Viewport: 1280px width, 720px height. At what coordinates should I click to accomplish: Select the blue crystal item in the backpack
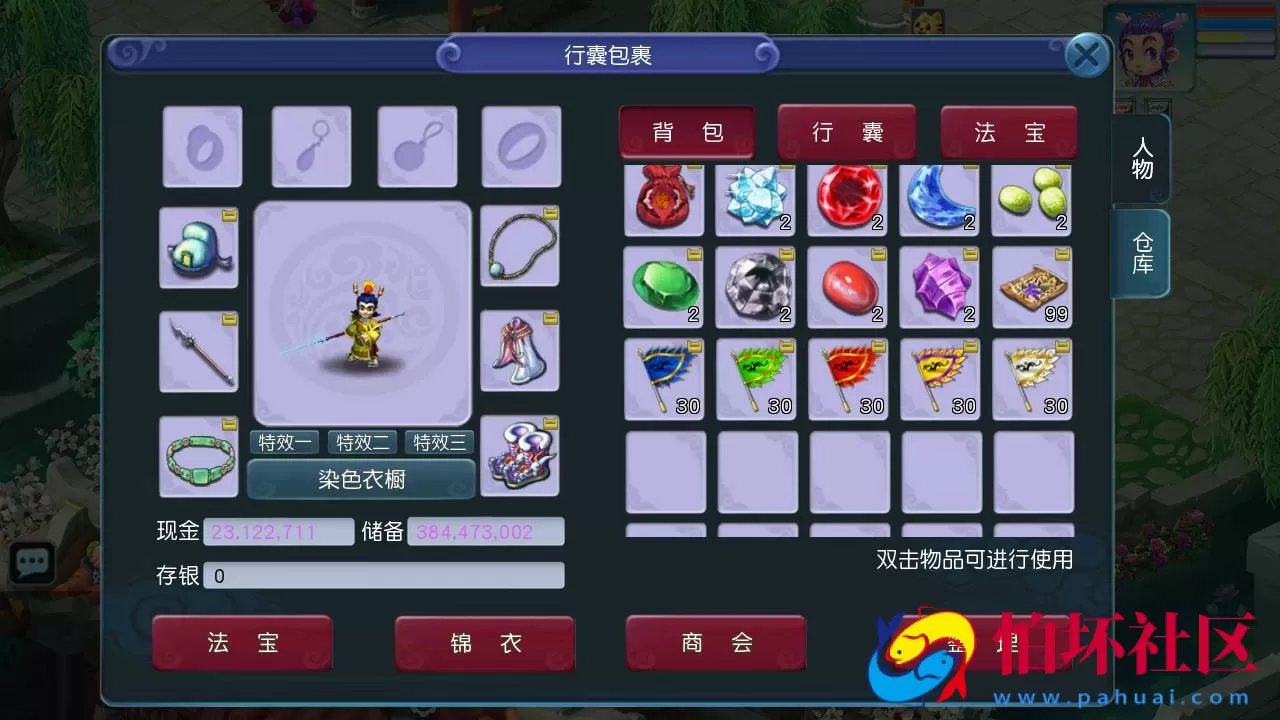[x=755, y=198]
